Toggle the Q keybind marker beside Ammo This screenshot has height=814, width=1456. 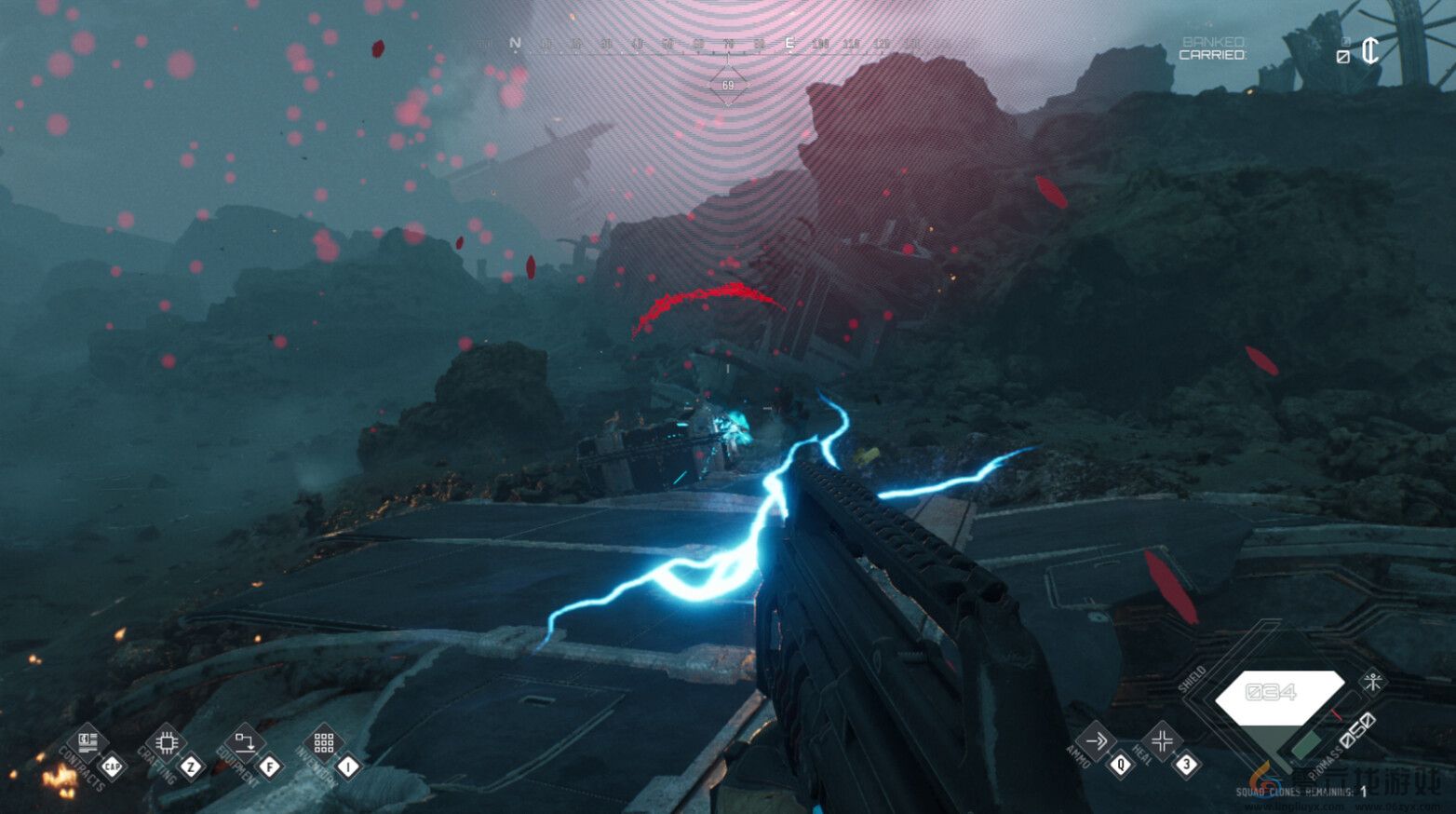point(1121,763)
